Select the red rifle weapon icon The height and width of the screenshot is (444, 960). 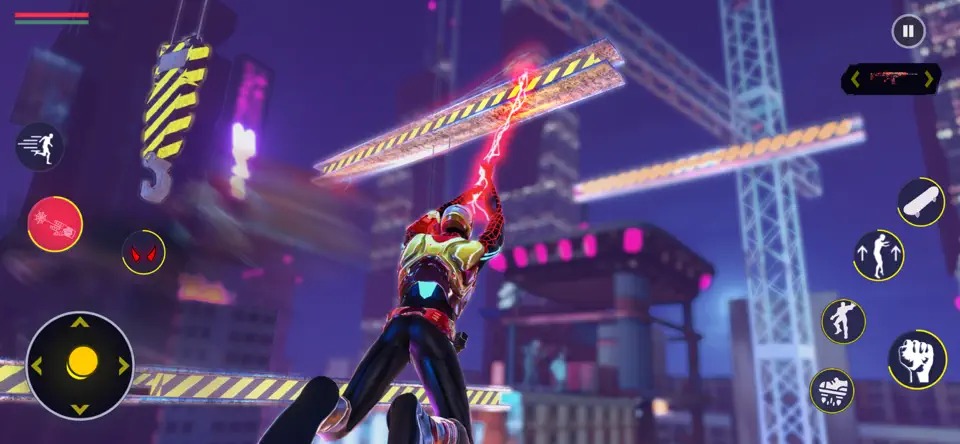click(x=890, y=78)
